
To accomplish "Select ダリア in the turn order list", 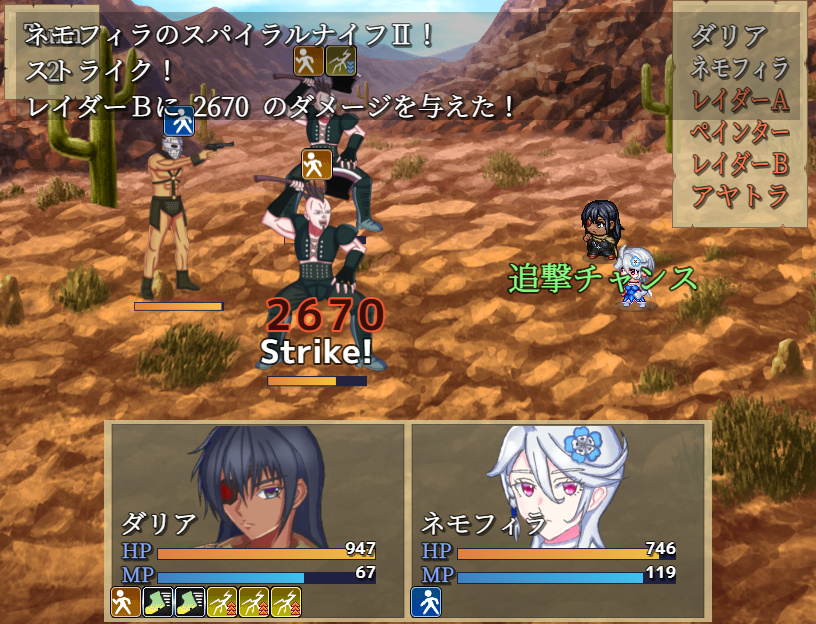I will [x=729, y=36].
